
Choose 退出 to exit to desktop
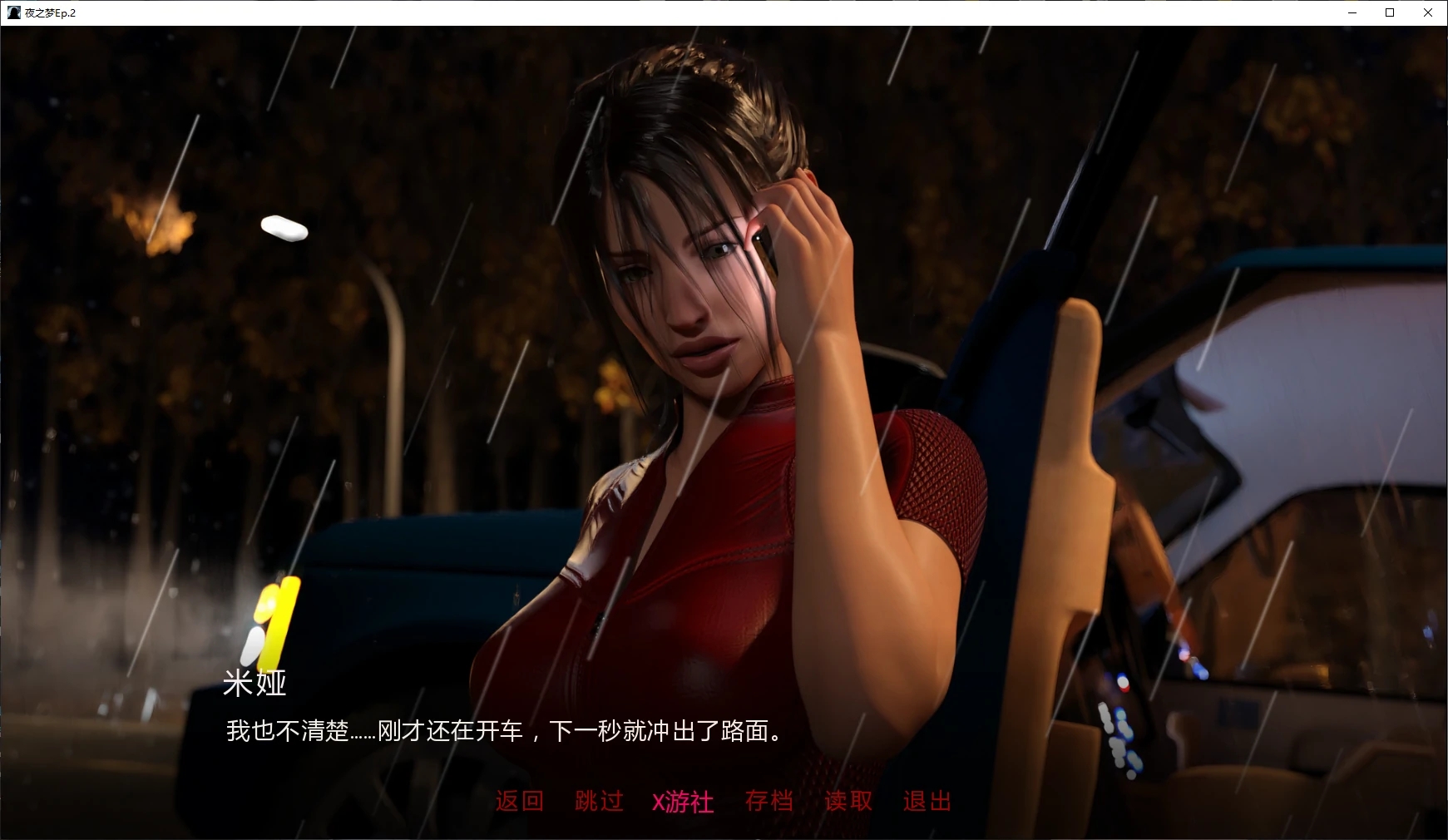point(927,801)
